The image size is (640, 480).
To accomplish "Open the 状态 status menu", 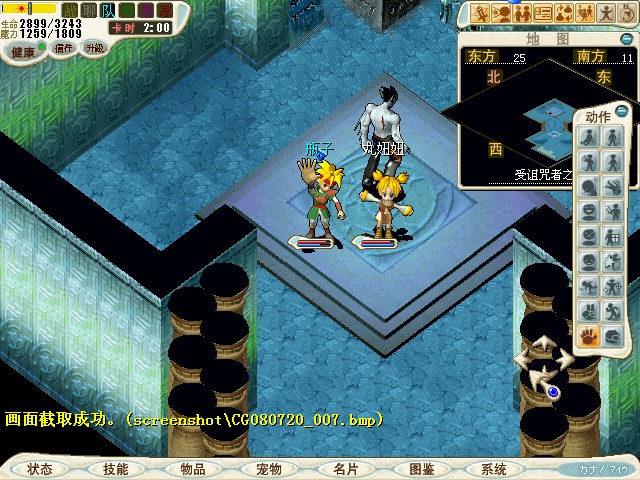I will pyautogui.click(x=40, y=469).
